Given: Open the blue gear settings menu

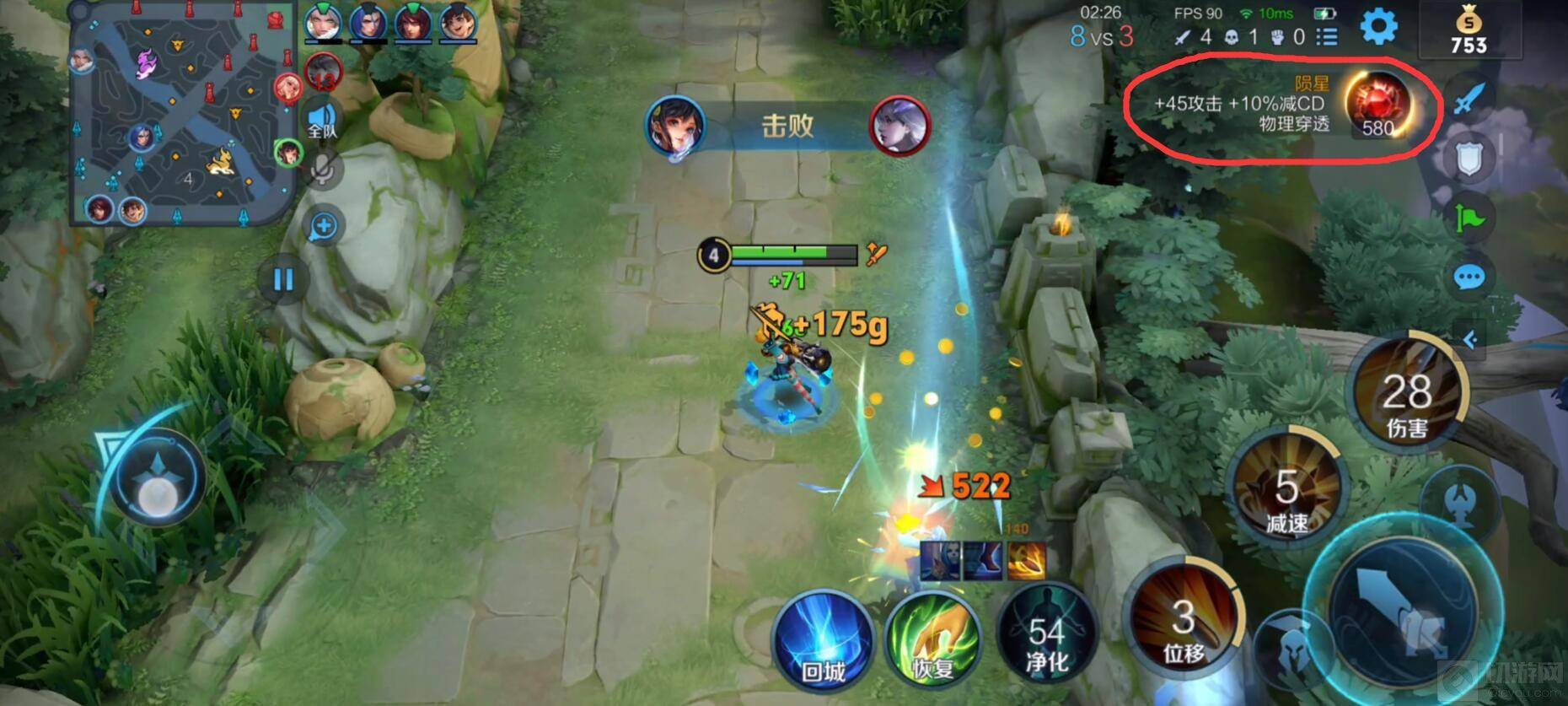Looking at the screenshot, I should pos(1378,27).
